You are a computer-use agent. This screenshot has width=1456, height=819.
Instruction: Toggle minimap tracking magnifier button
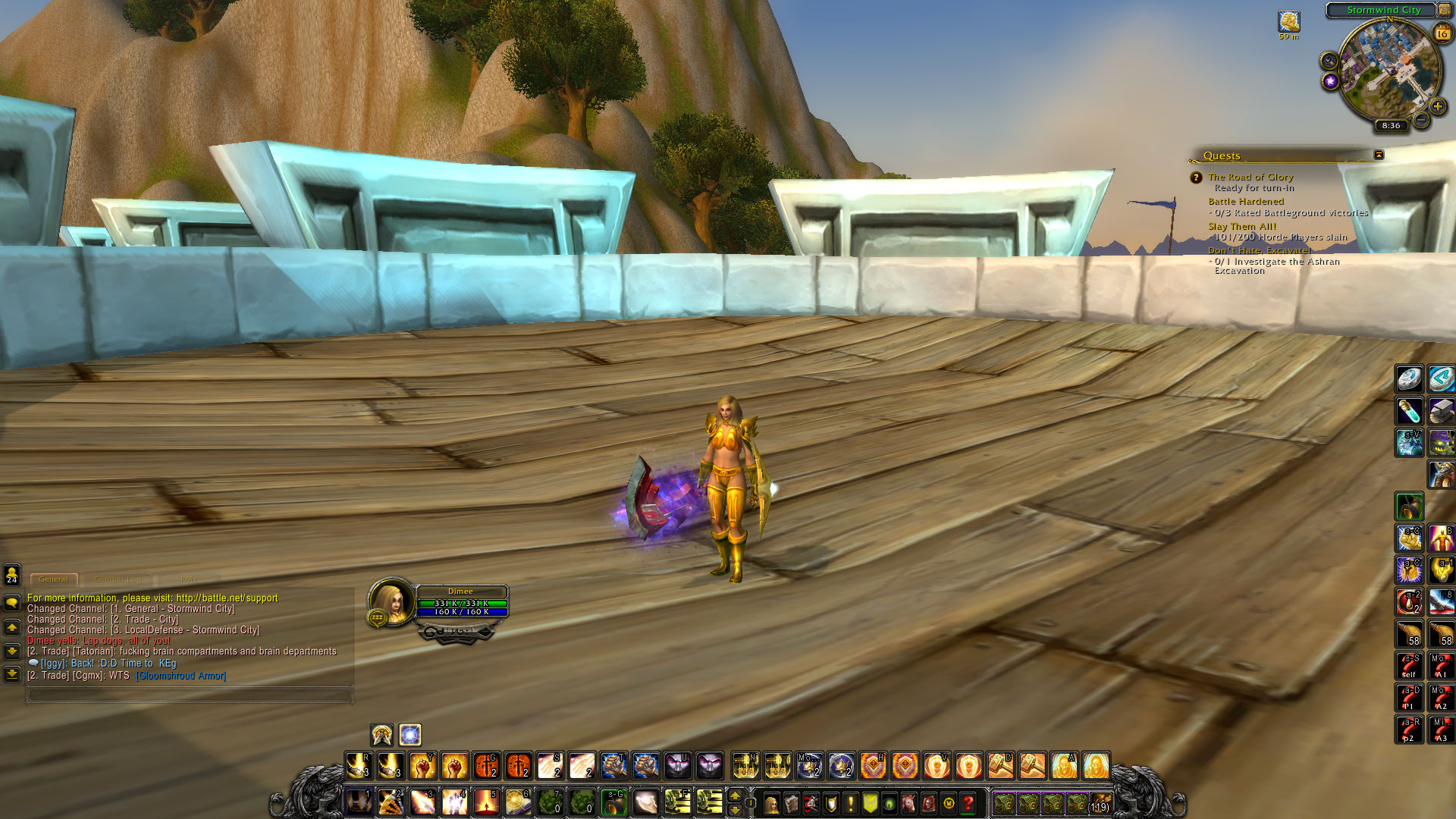(1329, 61)
